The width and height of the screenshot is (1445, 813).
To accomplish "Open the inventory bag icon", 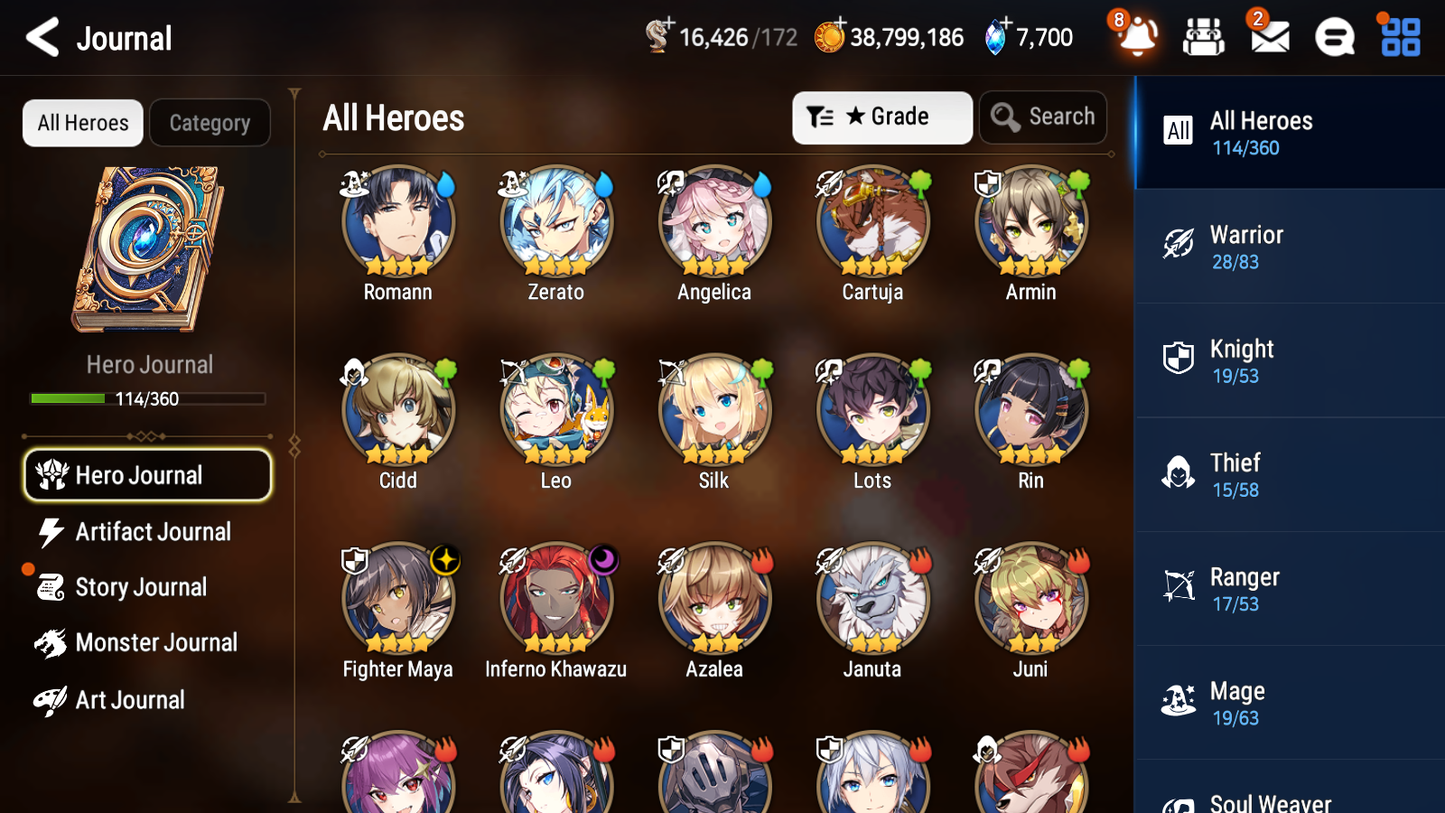I will coord(1203,36).
